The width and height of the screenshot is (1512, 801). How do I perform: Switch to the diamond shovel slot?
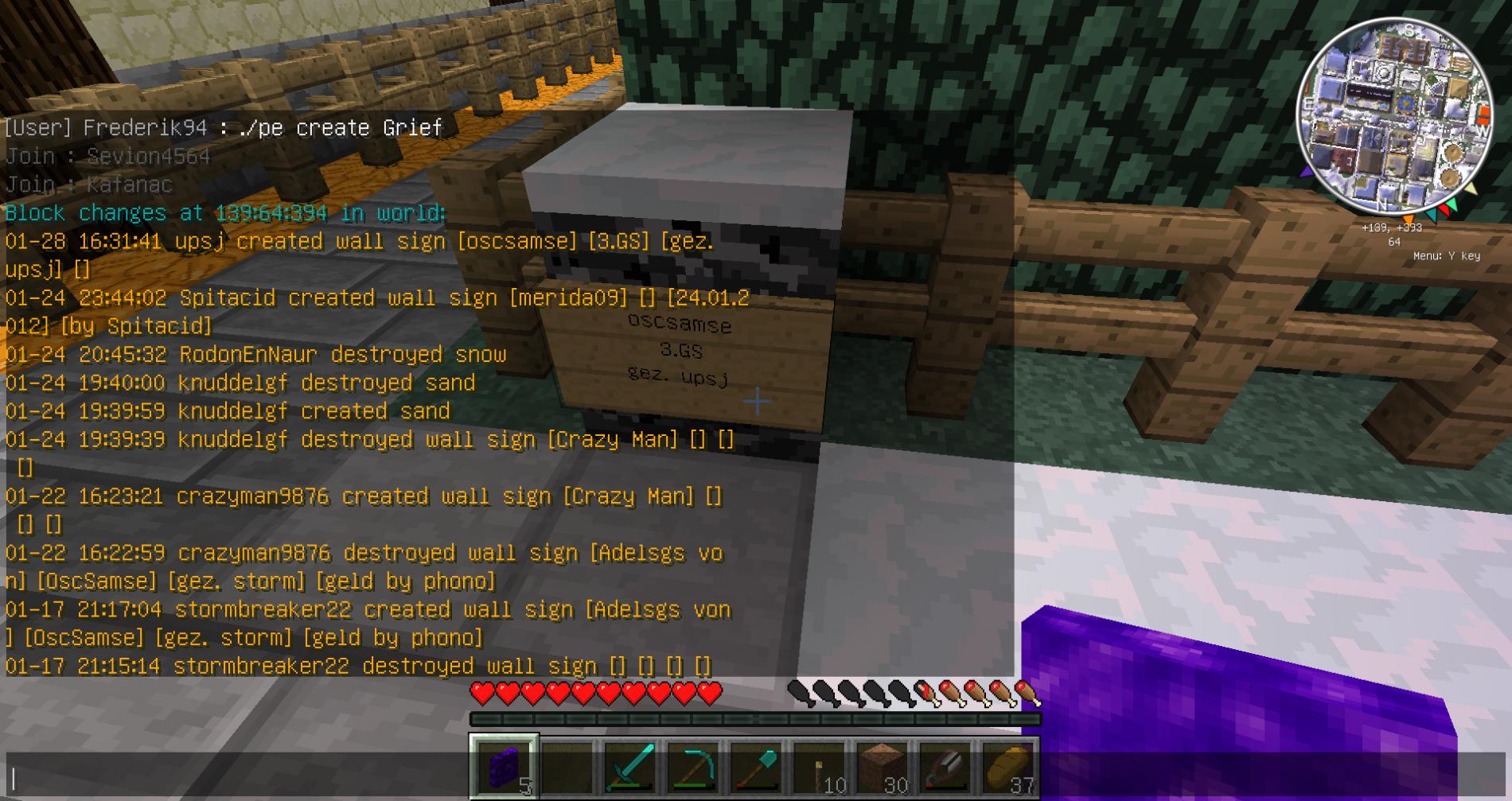755,768
